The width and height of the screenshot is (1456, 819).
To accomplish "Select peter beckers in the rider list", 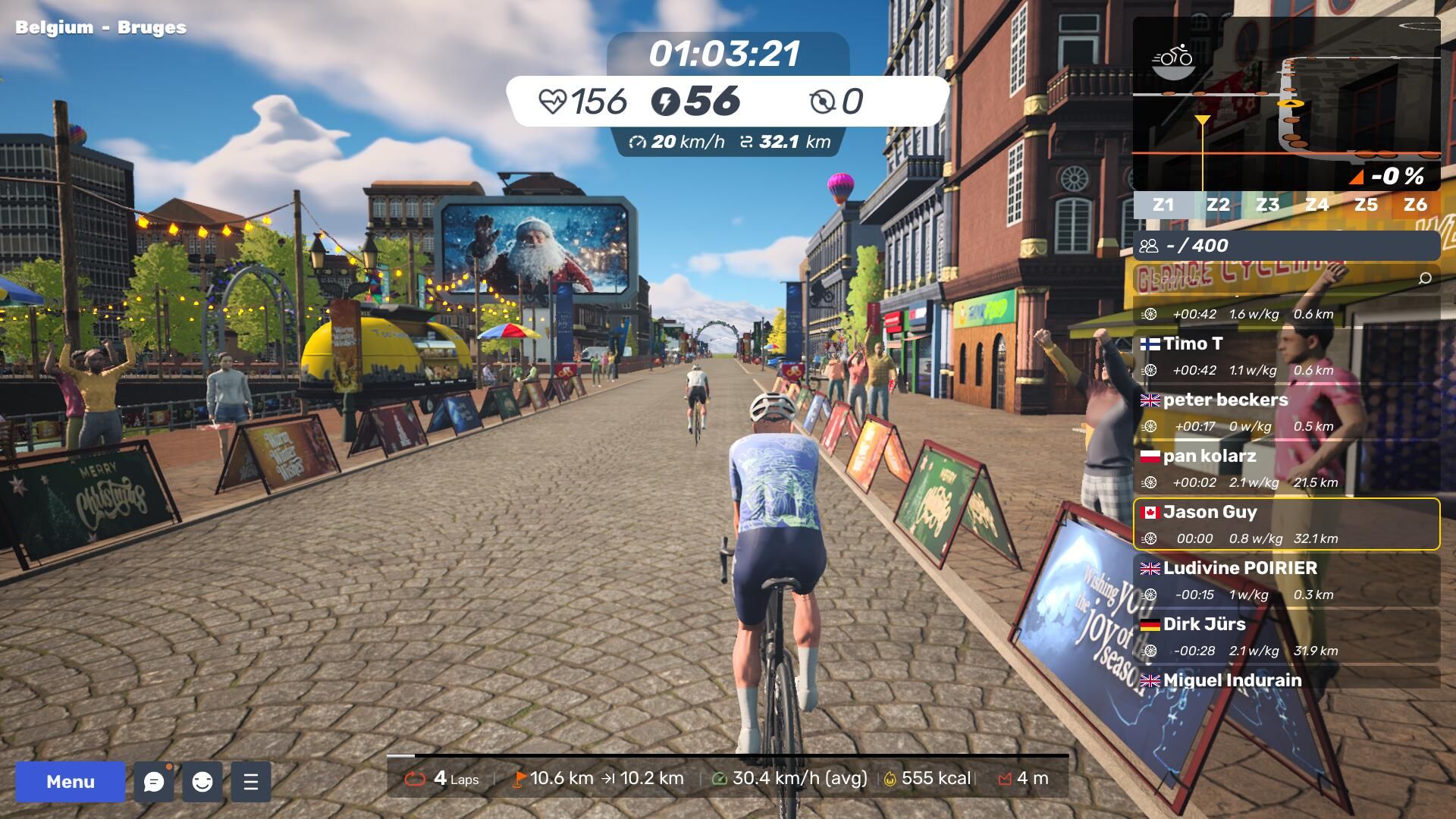I will coord(1286,412).
